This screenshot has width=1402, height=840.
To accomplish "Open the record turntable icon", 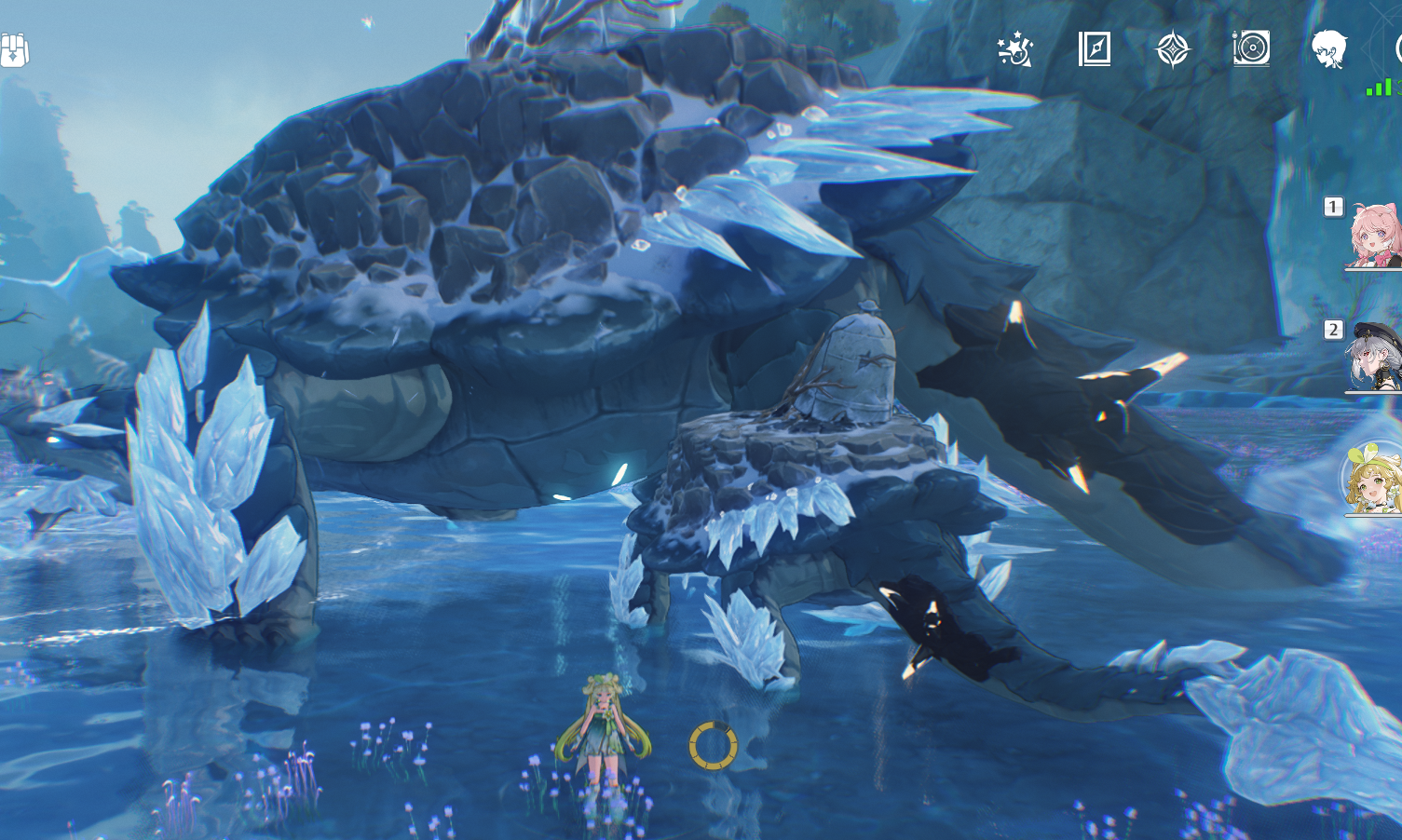I will [x=1251, y=48].
